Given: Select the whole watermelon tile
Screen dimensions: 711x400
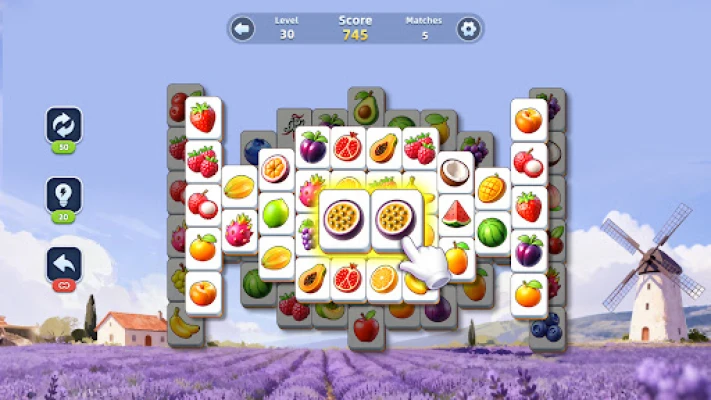Looking at the screenshot, I should pos(491,232).
